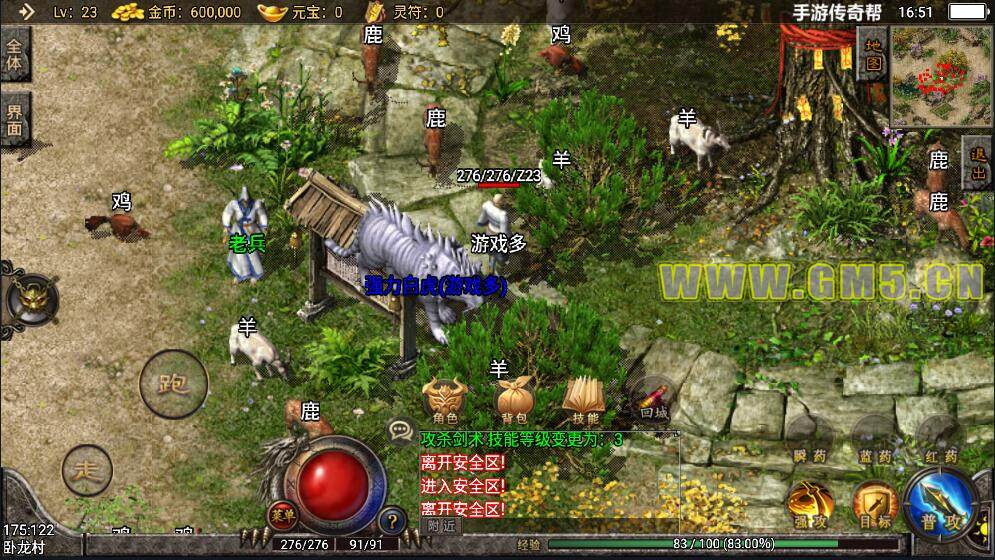The image size is (995, 560).
Task: Click the minimap of 卧龙村
Action: point(939,76)
